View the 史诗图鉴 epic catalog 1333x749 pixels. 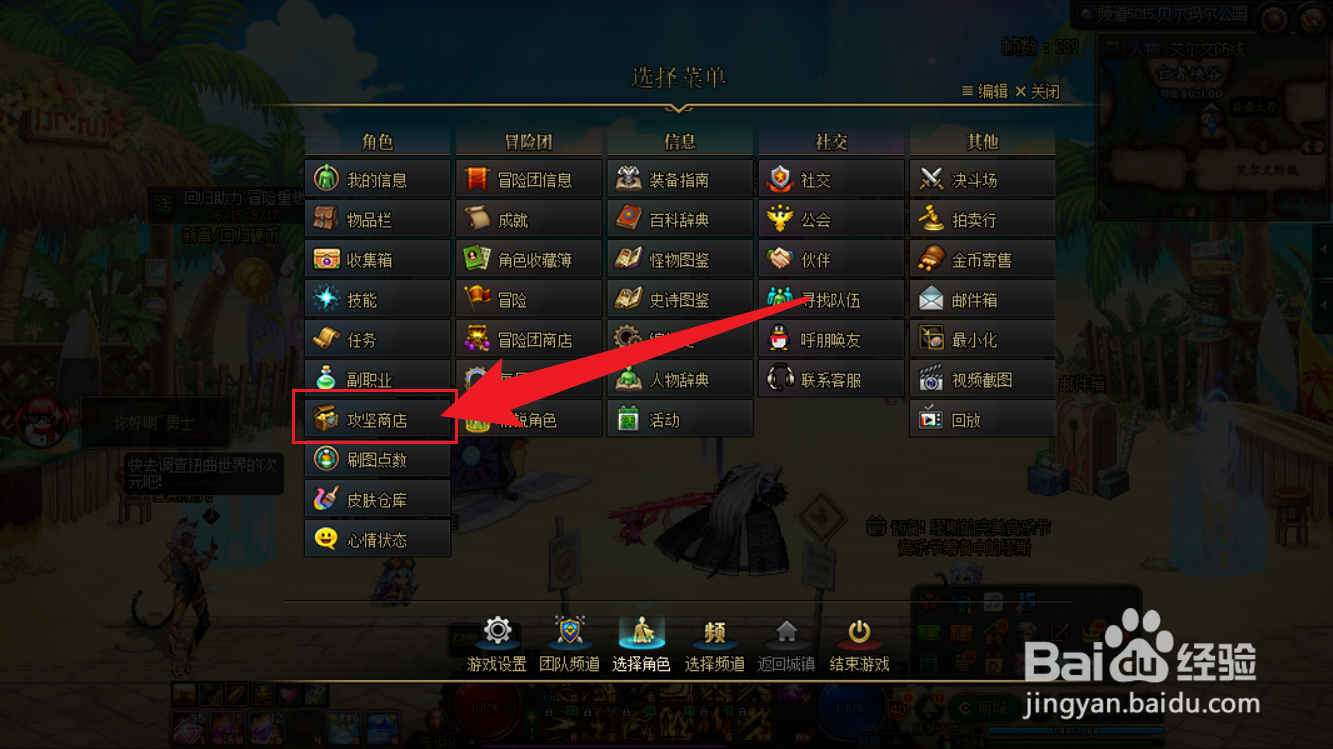tap(679, 298)
